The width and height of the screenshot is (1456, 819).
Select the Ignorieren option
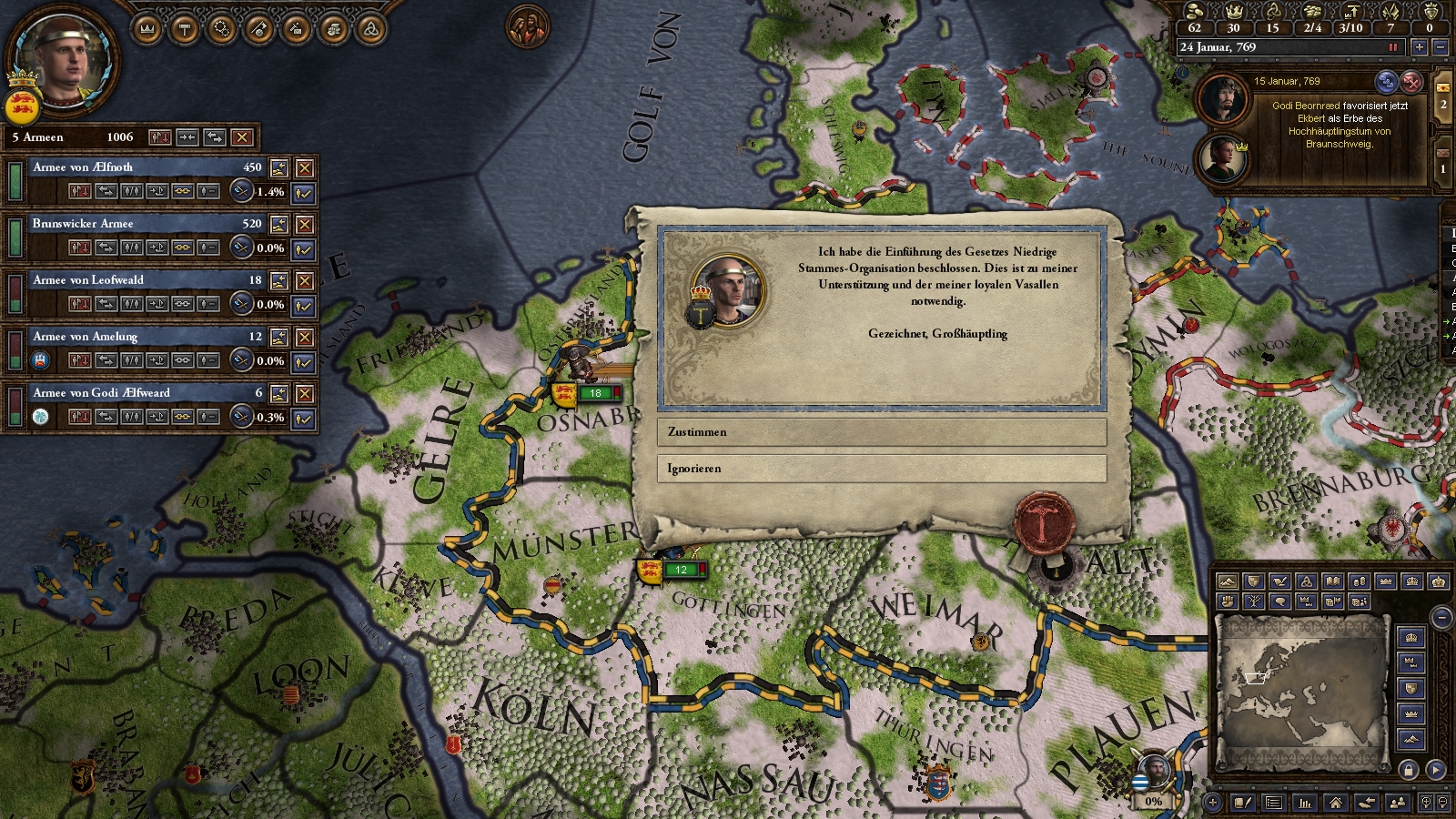[881, 469]
